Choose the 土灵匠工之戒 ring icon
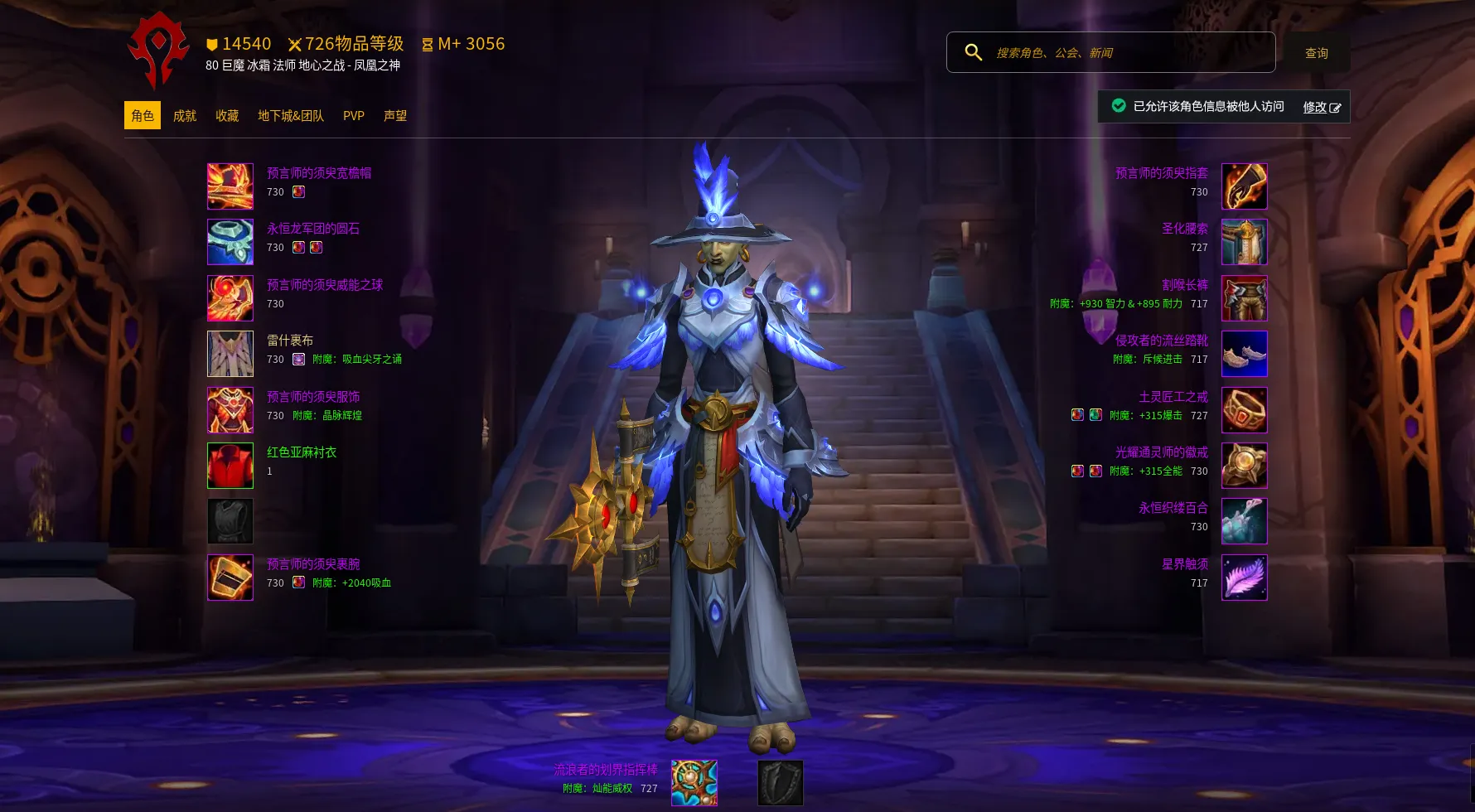Image resolution: width=1475 pixels, height=812 pixels. click(1244, 410)
